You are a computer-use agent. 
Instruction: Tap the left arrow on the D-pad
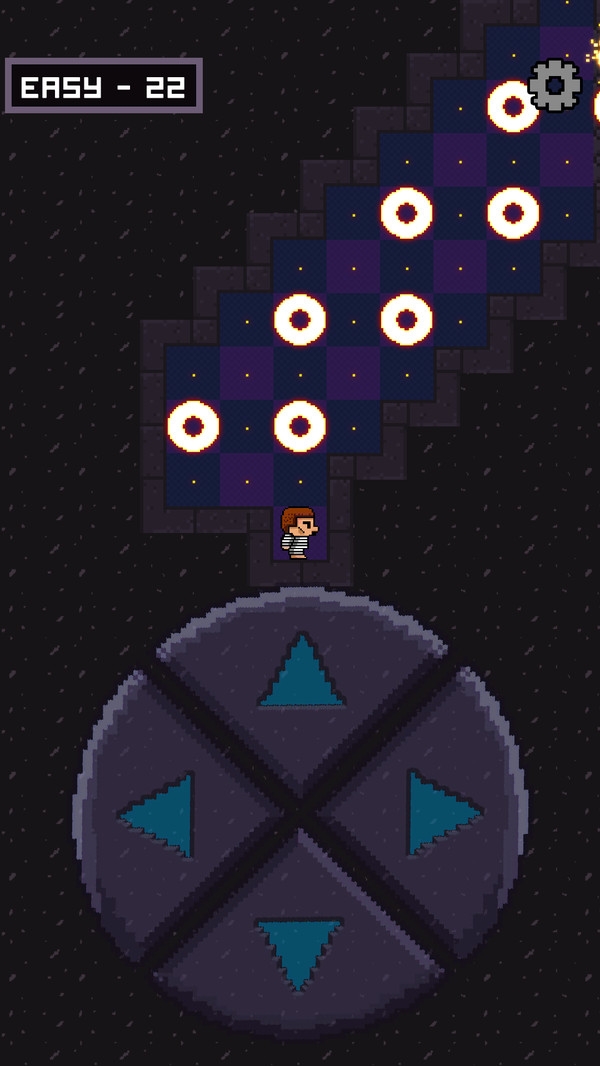point(162,815)
